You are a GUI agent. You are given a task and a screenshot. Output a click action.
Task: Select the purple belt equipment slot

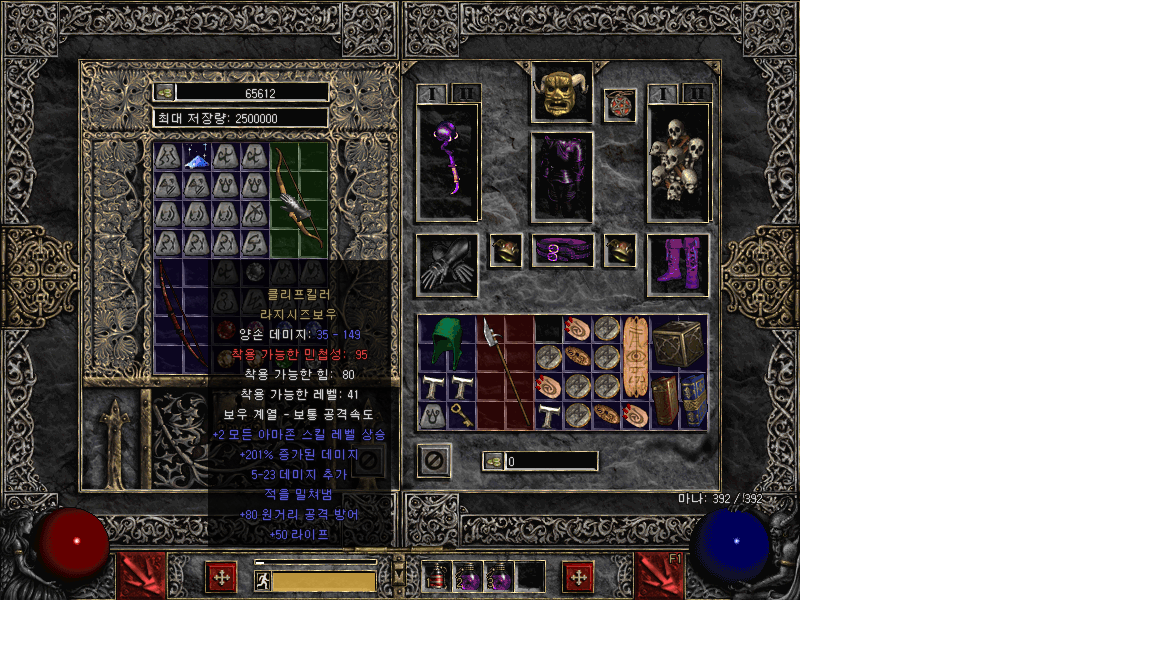pos(562,251)
